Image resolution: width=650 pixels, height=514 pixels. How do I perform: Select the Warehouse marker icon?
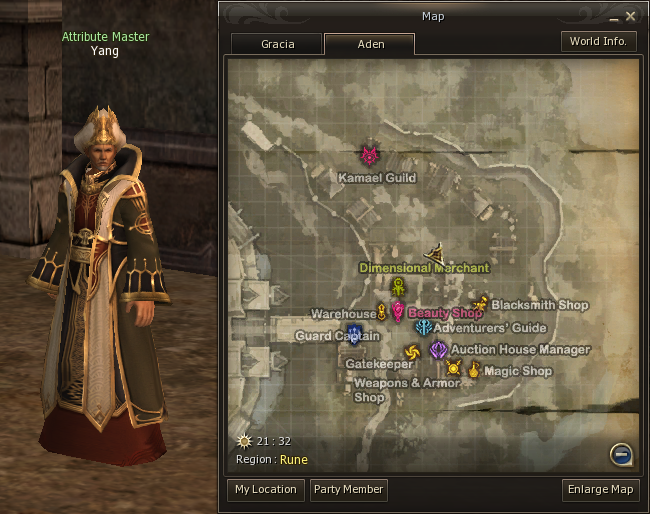[381, 313]
